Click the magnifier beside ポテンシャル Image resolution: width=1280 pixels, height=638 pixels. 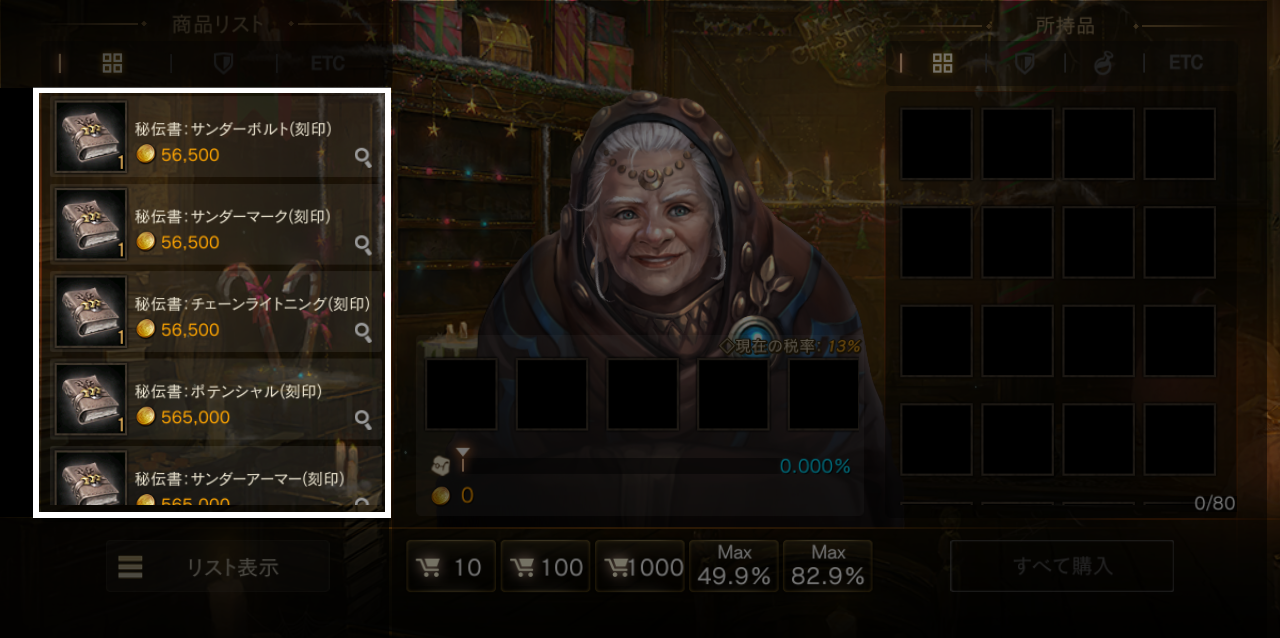[363, 419]
